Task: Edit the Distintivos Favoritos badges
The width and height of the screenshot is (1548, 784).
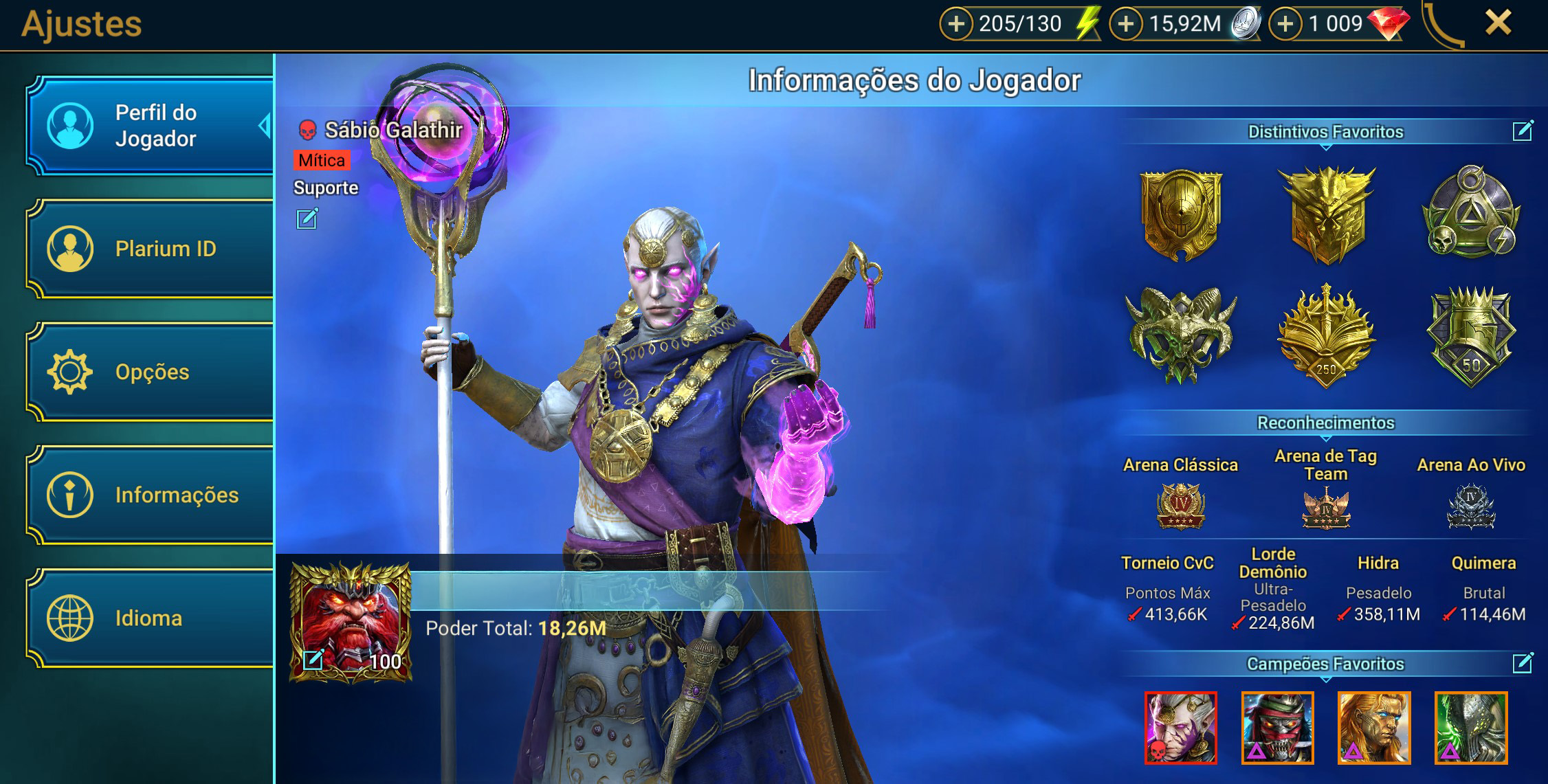Action: click(1523, 131)
